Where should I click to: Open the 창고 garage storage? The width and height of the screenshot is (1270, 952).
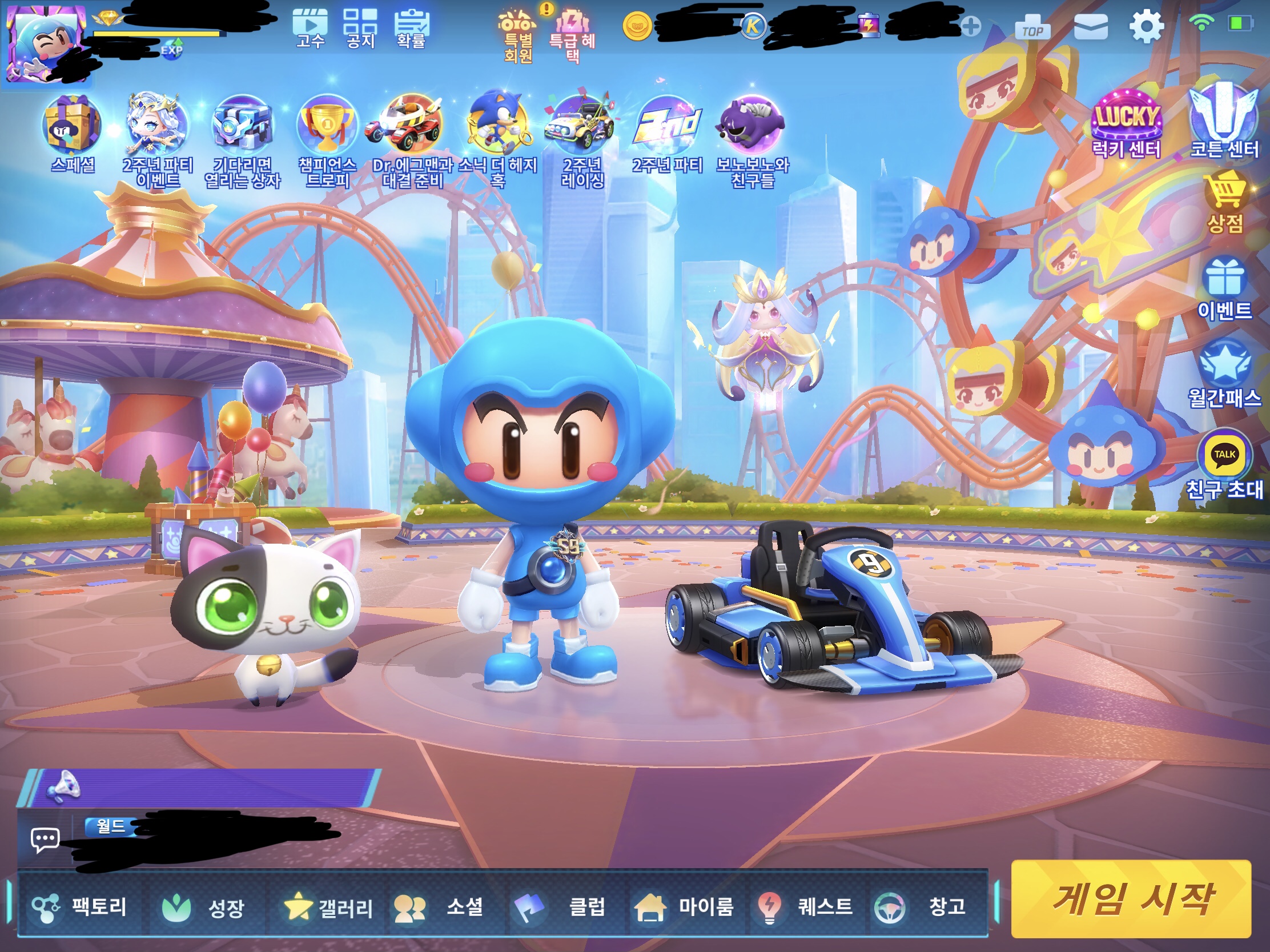point(922,907)
